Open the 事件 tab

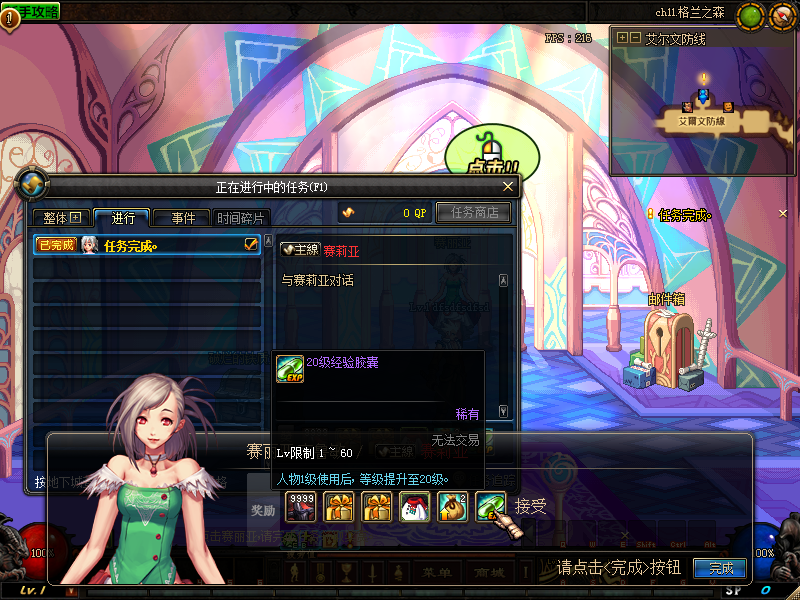click(182, 218)
